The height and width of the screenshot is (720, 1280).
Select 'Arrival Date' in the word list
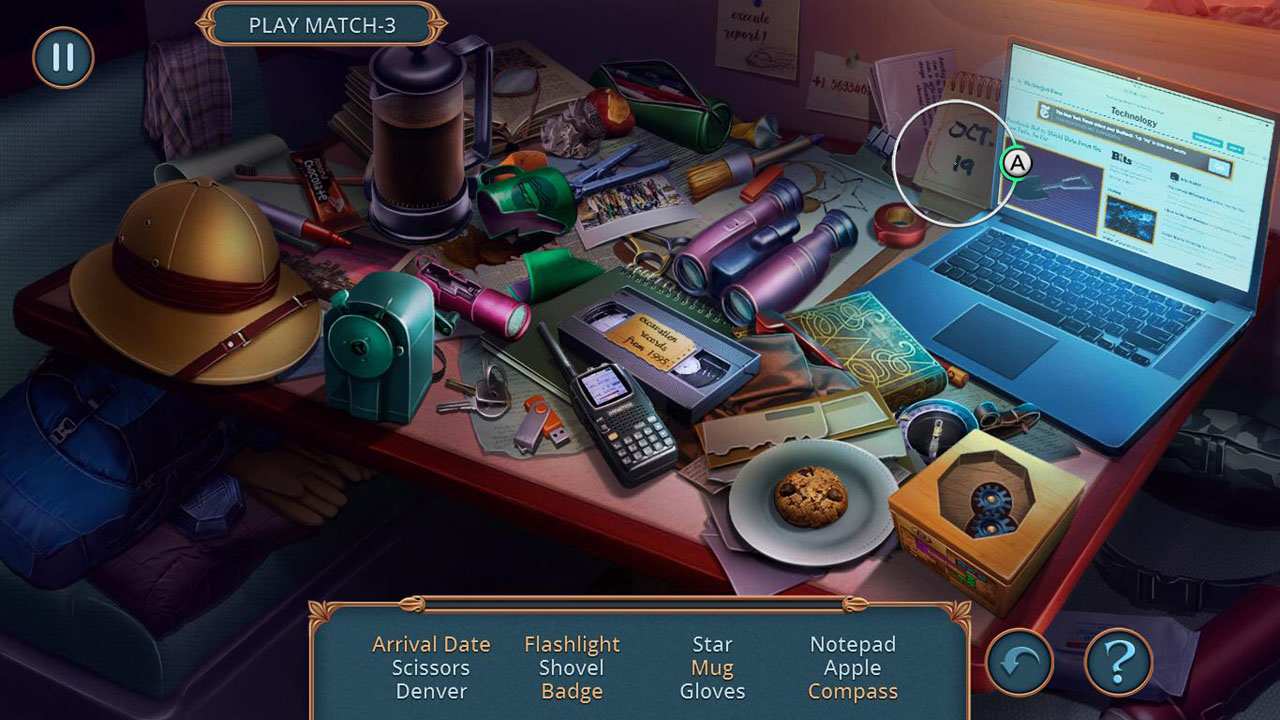(x=432, y=644)
